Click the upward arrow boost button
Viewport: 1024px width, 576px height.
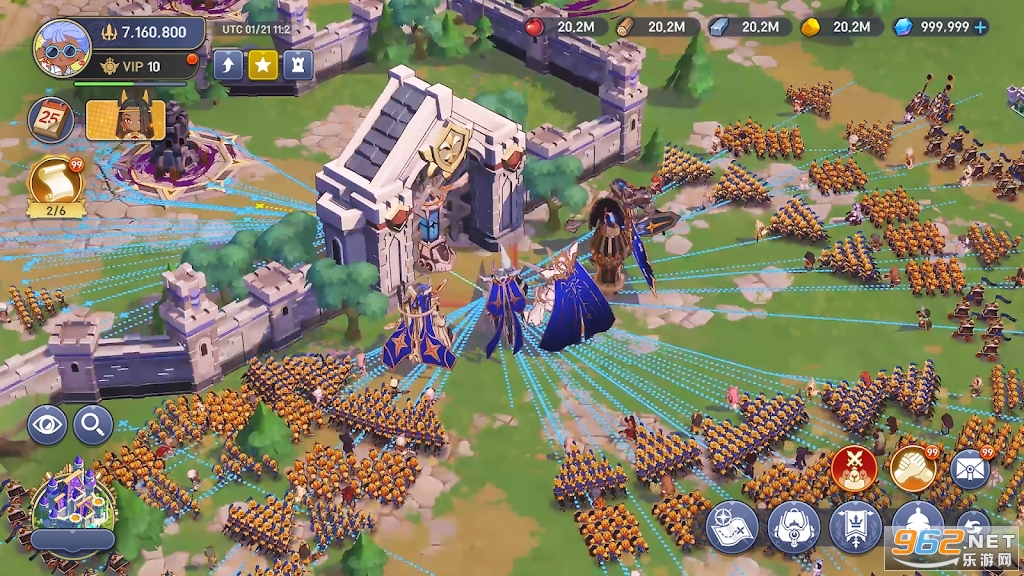pos(229,66)
